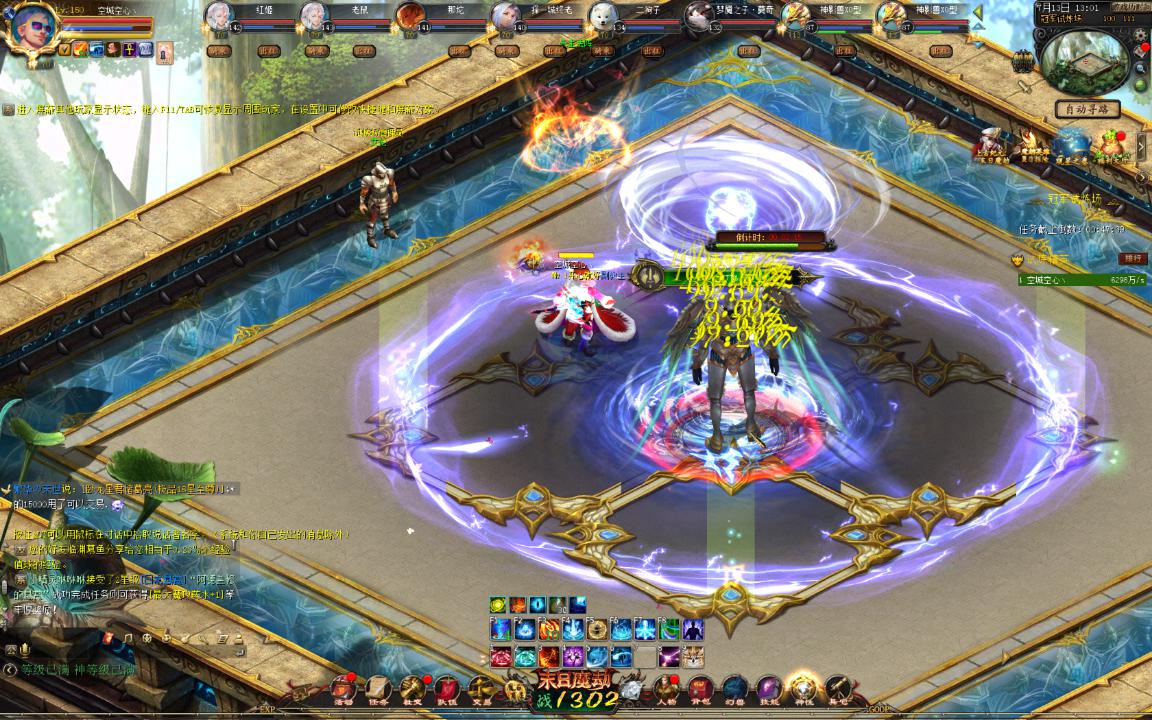Open the 活动 activities menu

tap(345, 688)
